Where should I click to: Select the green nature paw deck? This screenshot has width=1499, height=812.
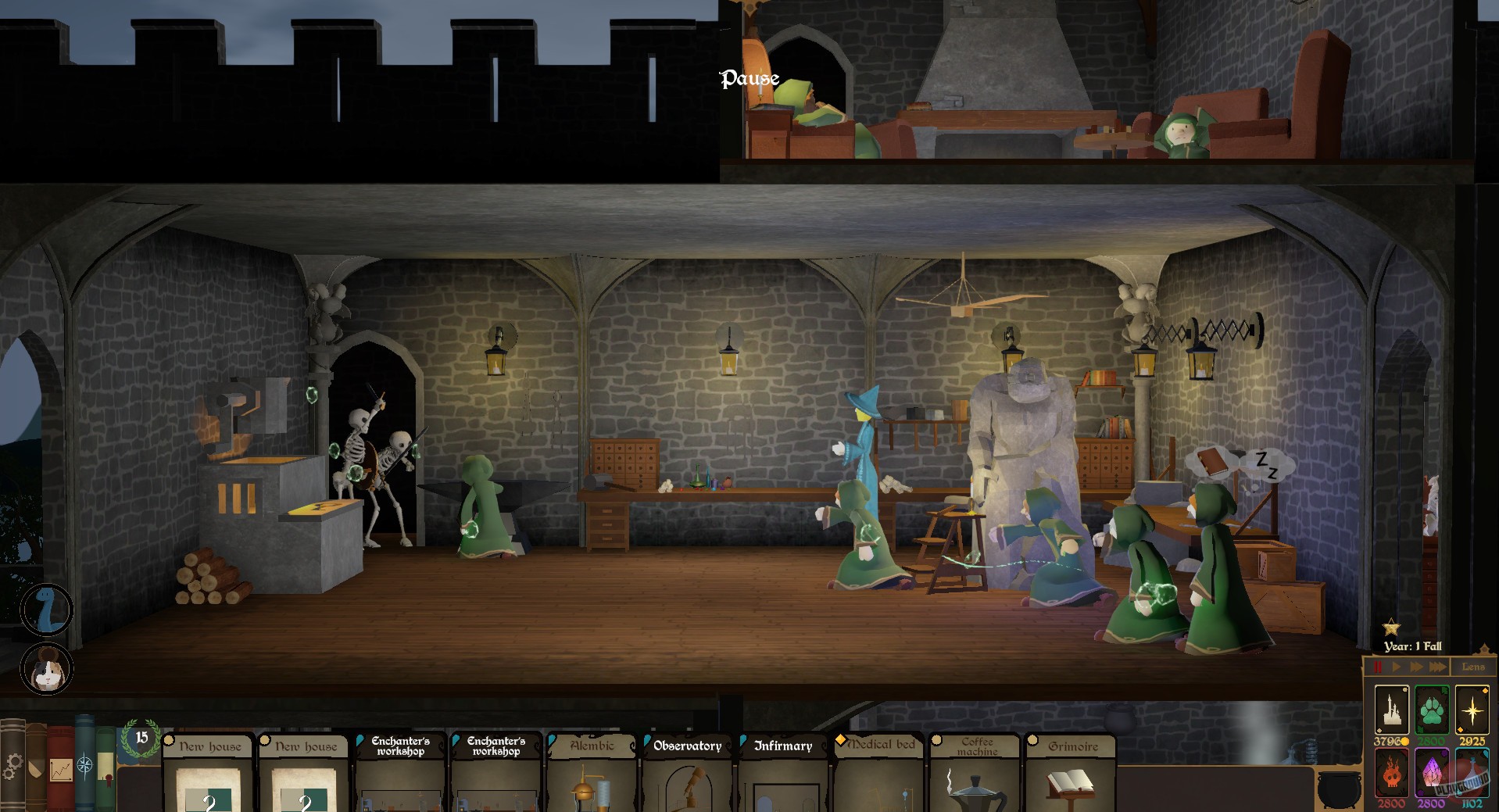(x=1433, y=710)
